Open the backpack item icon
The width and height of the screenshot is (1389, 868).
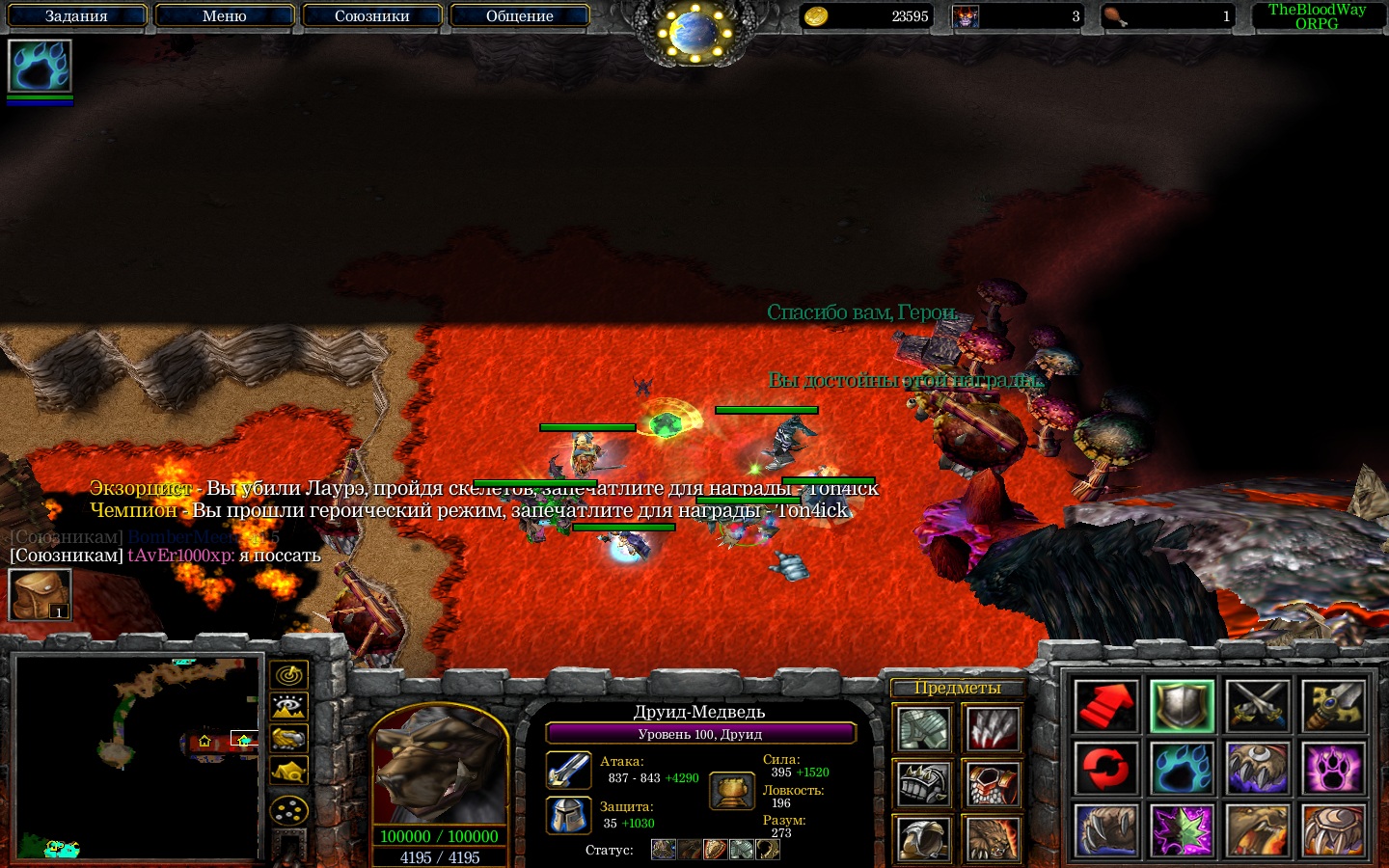pos(40,594)
